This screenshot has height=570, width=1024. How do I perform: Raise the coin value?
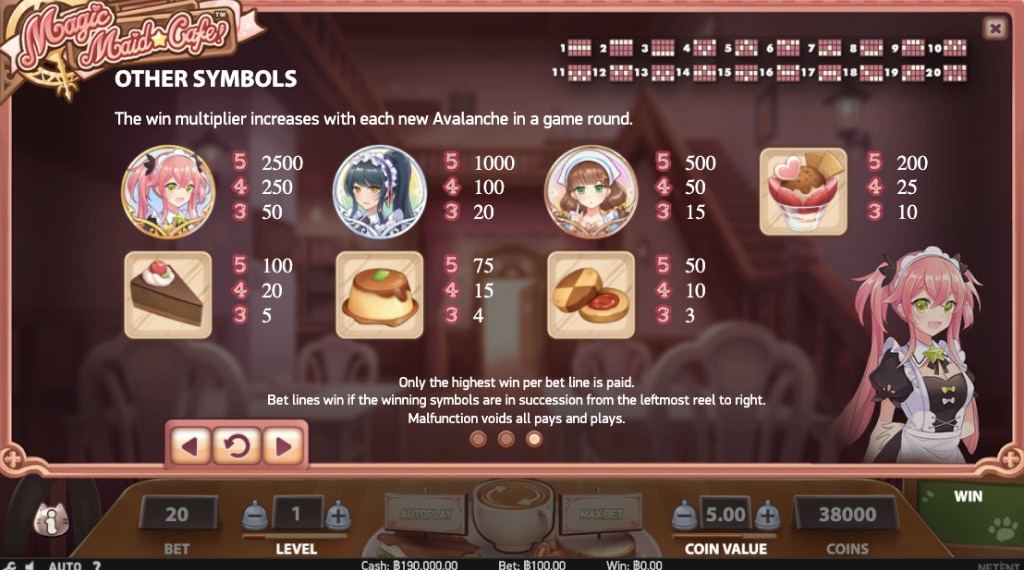[x=767, y=516]
